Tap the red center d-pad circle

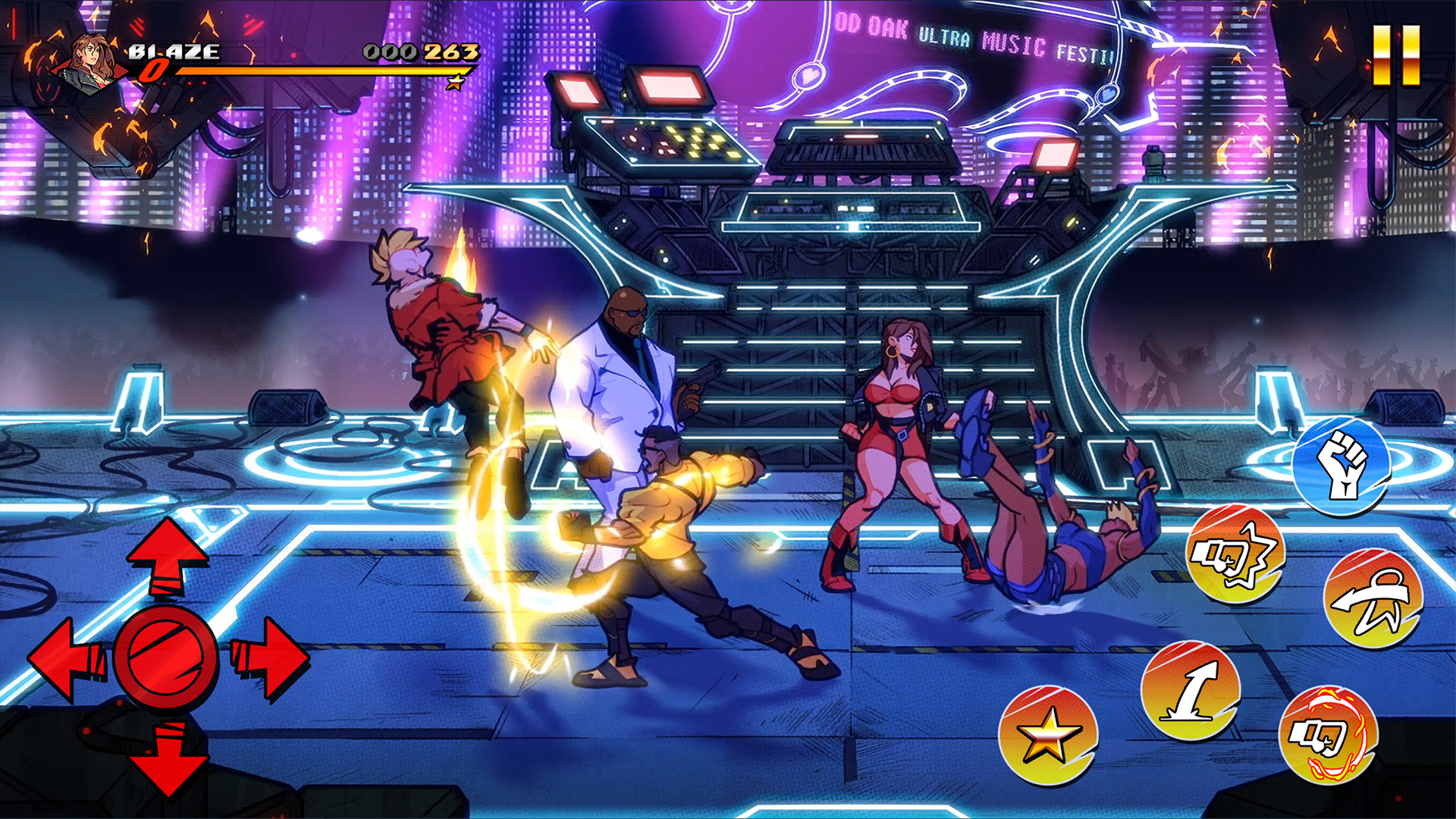[167, 657]
